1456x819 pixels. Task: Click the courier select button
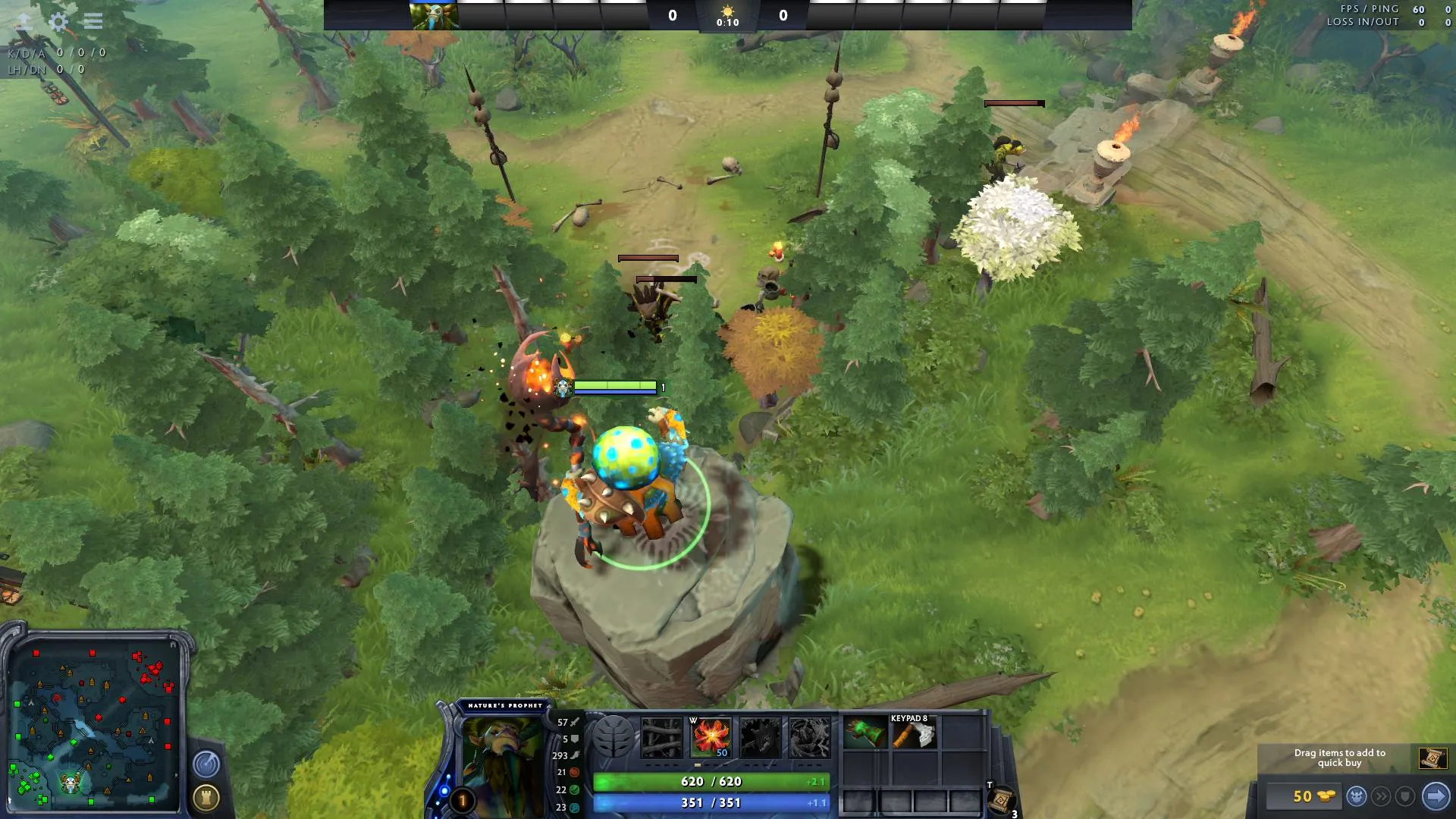pyautogui.click(x=1357, y=796)
